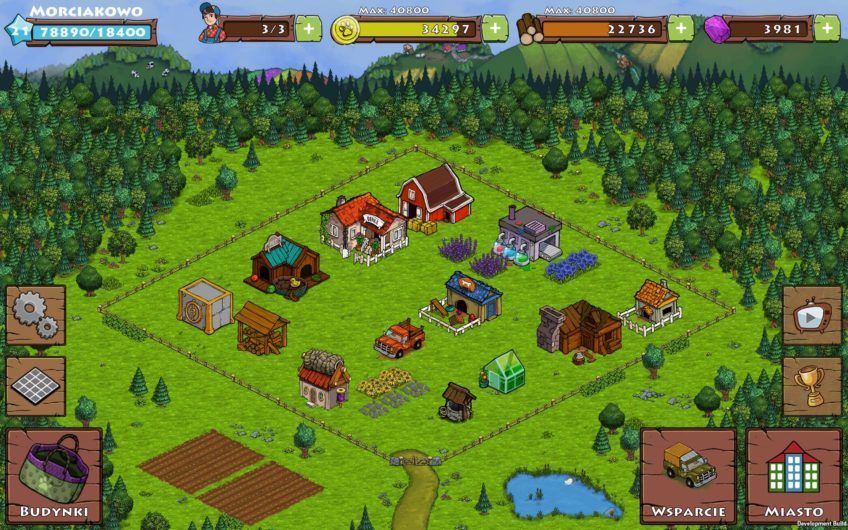Add wood logs with the plus button
The image size is (848, 530).
[681, 28]
